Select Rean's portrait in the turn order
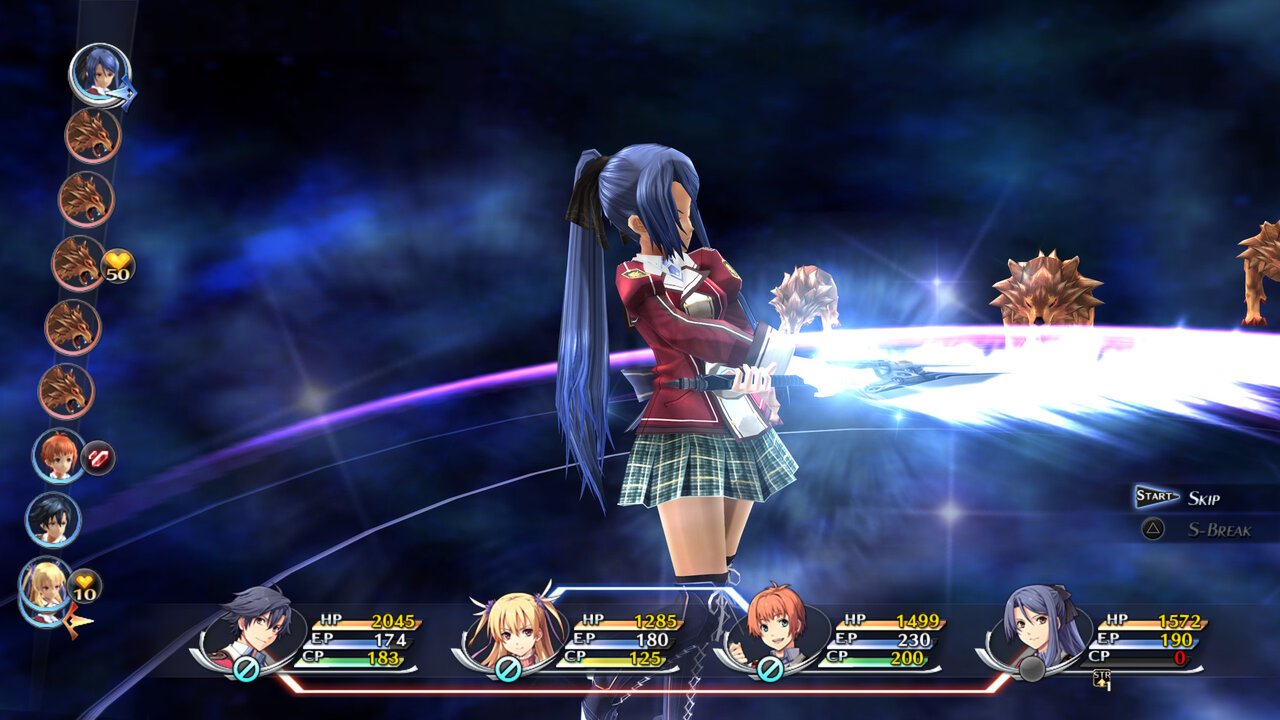 click(52, 519)
